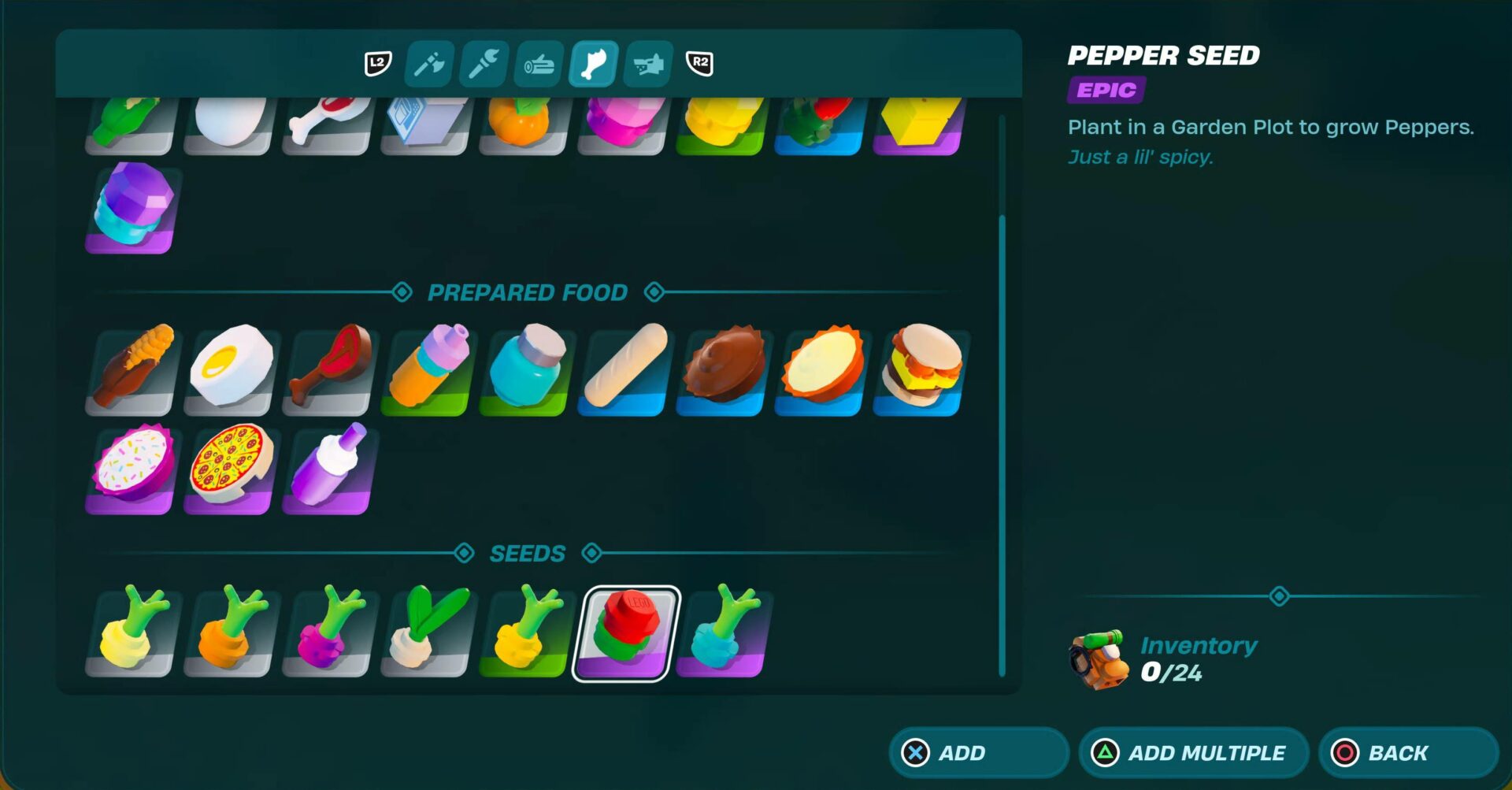This screenshot has height=790, width=1512.
Task: Select the cake slice with sprinkles
Action: click(x=130, y=469)
